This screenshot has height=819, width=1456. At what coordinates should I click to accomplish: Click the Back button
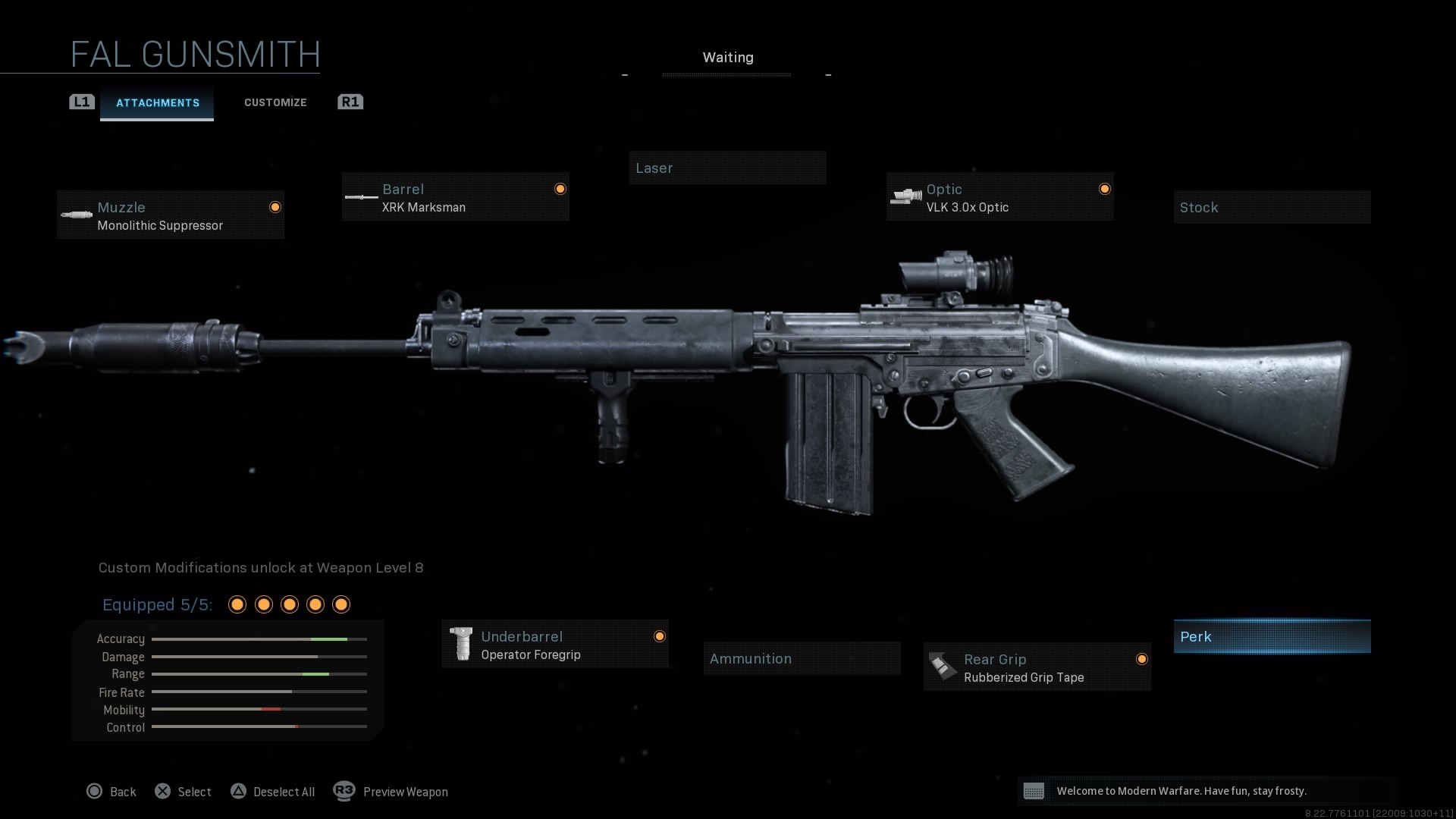pyautogui.click(x=111, y=791)
